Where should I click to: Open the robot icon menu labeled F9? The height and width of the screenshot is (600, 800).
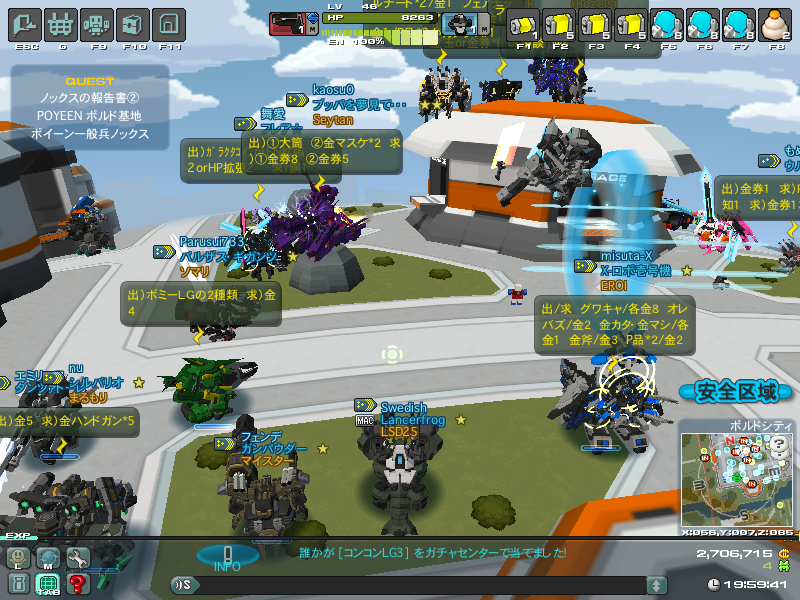pyautogui.click(x=97, y=23)
